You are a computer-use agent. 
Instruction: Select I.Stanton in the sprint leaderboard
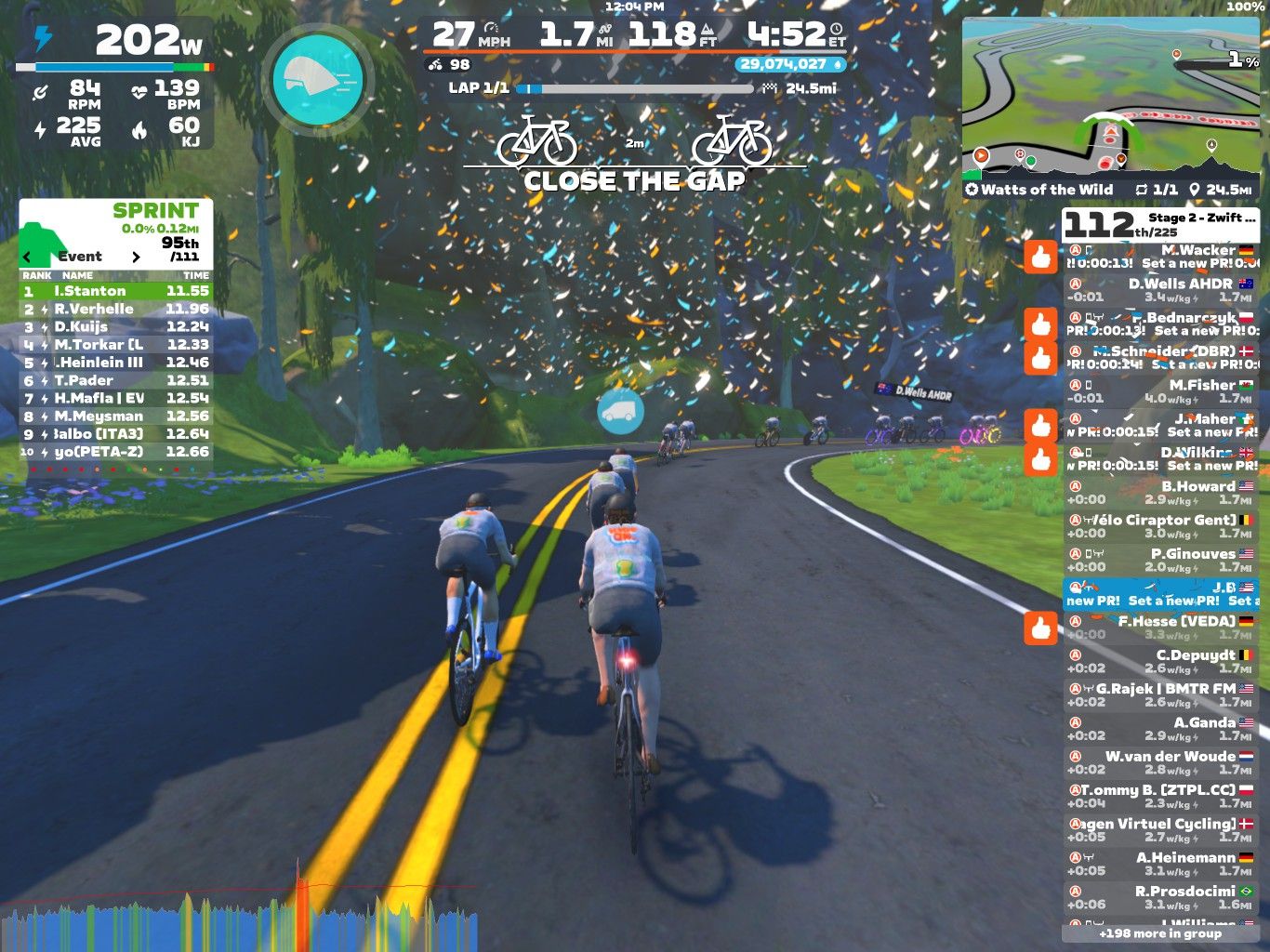(x=116, y=291)
